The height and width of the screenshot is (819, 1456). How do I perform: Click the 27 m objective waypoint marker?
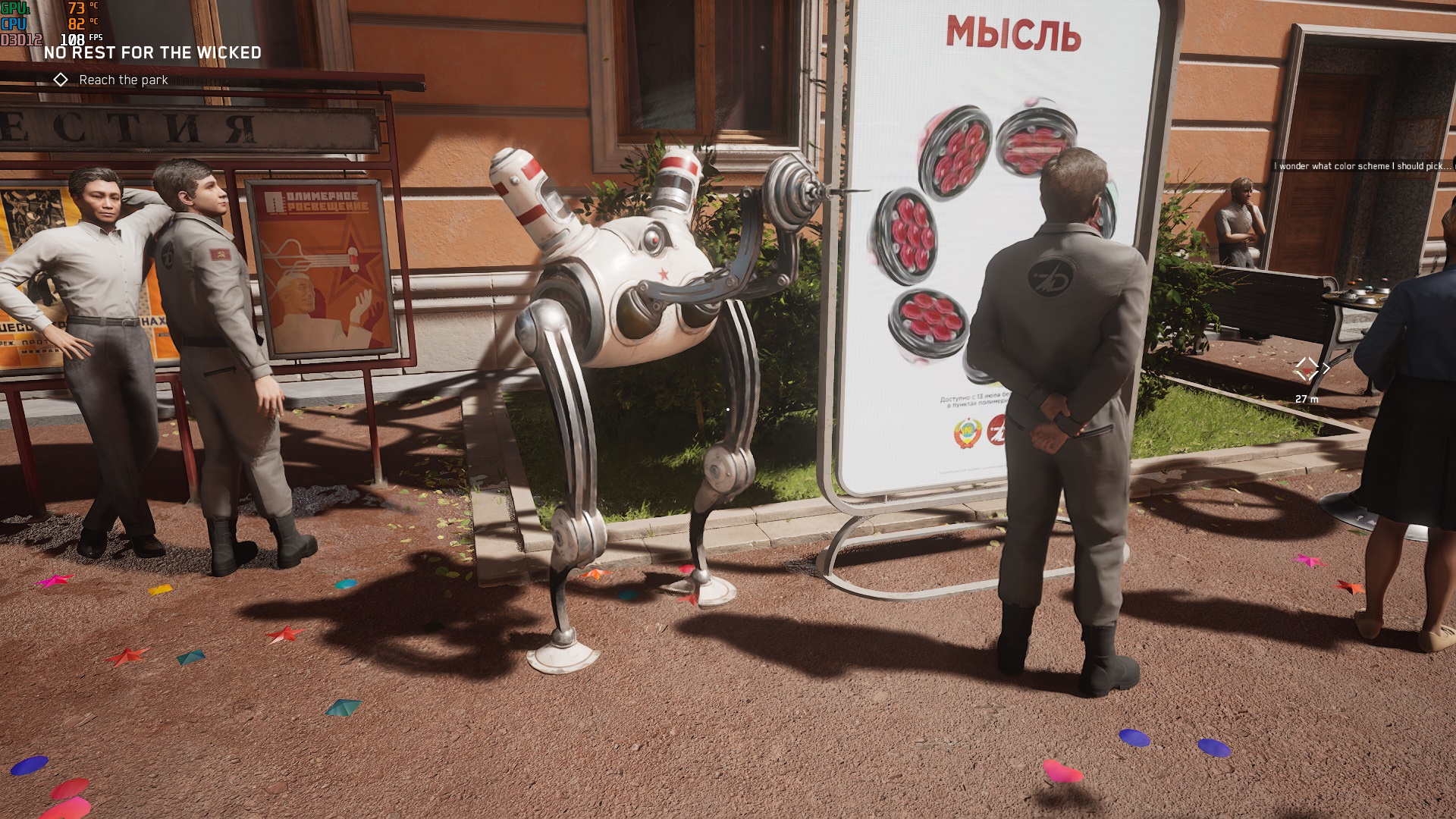1307,369
